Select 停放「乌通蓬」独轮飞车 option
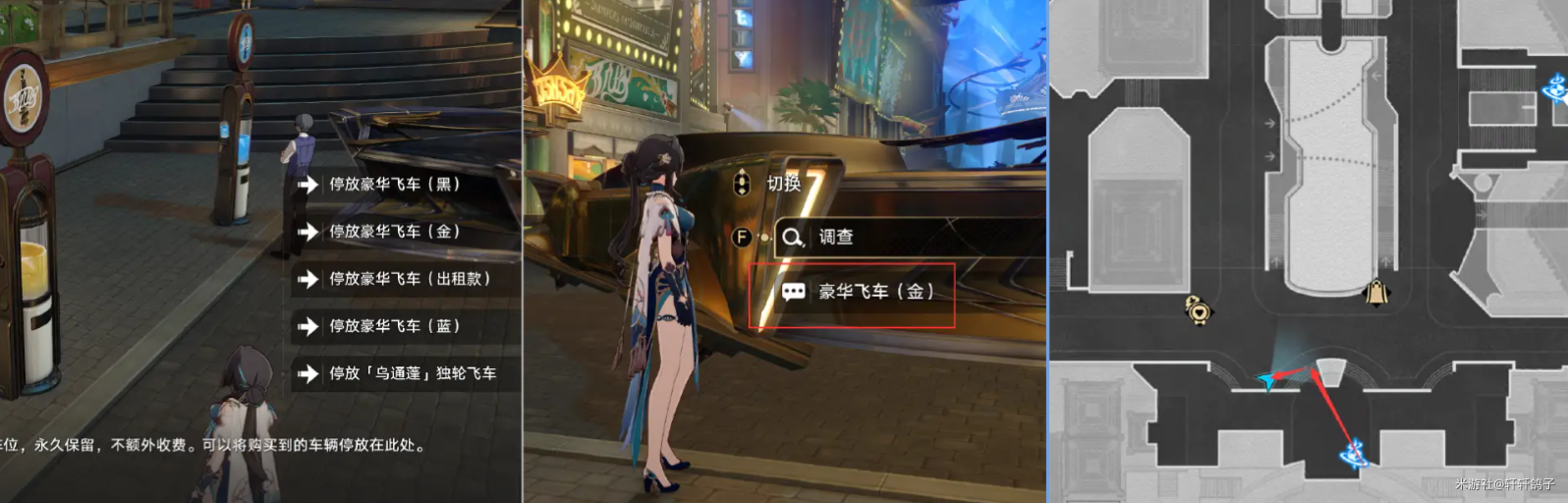This screenshot has height=503, width=1568. tap(413, 373)
